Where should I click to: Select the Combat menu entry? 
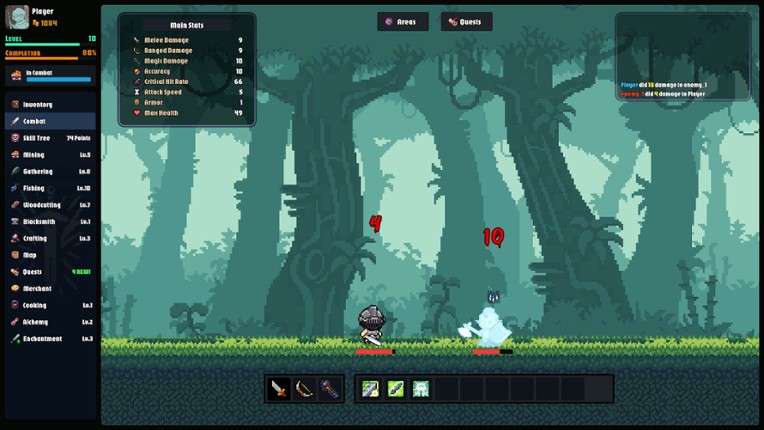pos(36,121)
